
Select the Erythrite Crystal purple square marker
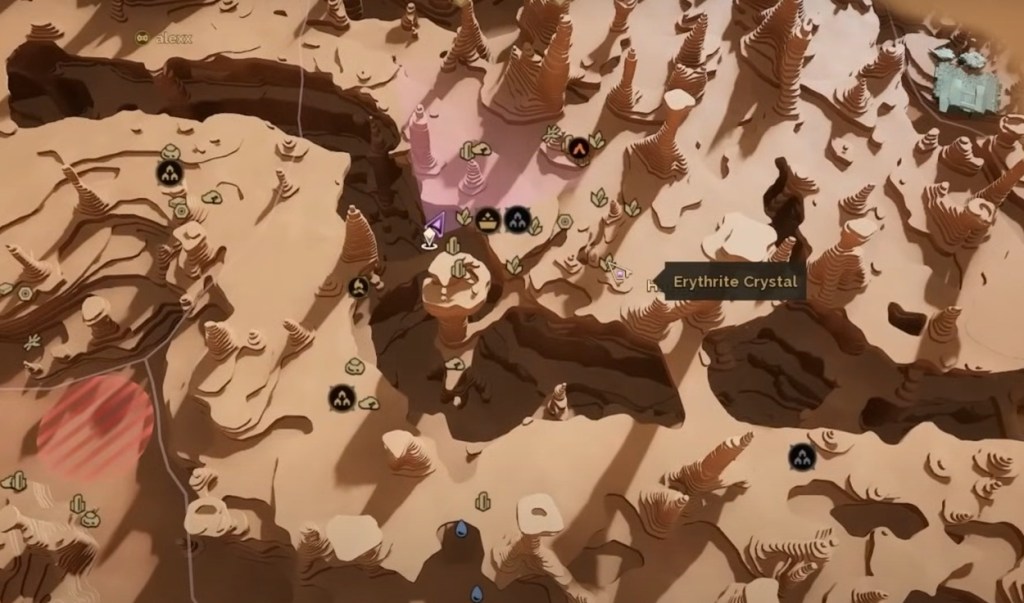click(622, 272)
